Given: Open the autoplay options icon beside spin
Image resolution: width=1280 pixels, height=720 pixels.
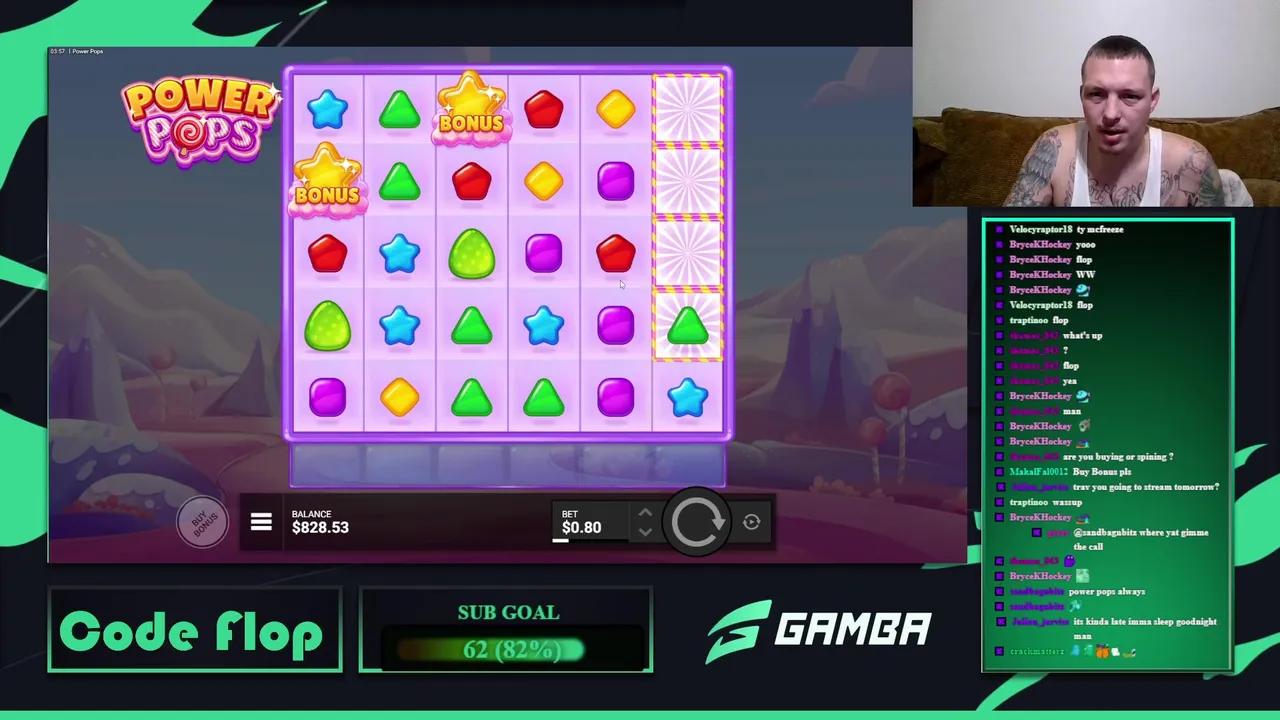Looking at the screenshot, I should coord(751,521).
